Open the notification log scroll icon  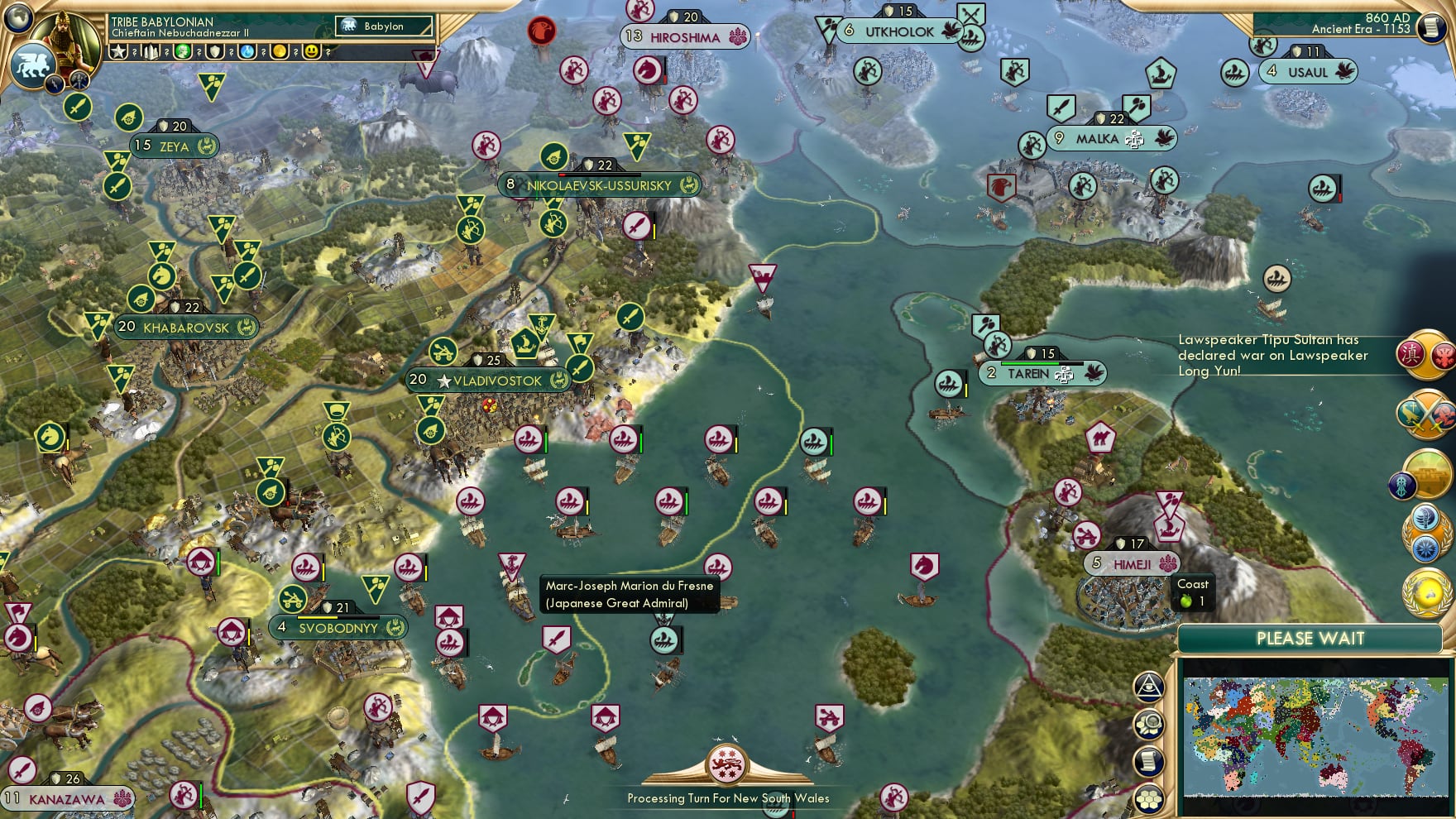coord(1148,759)
